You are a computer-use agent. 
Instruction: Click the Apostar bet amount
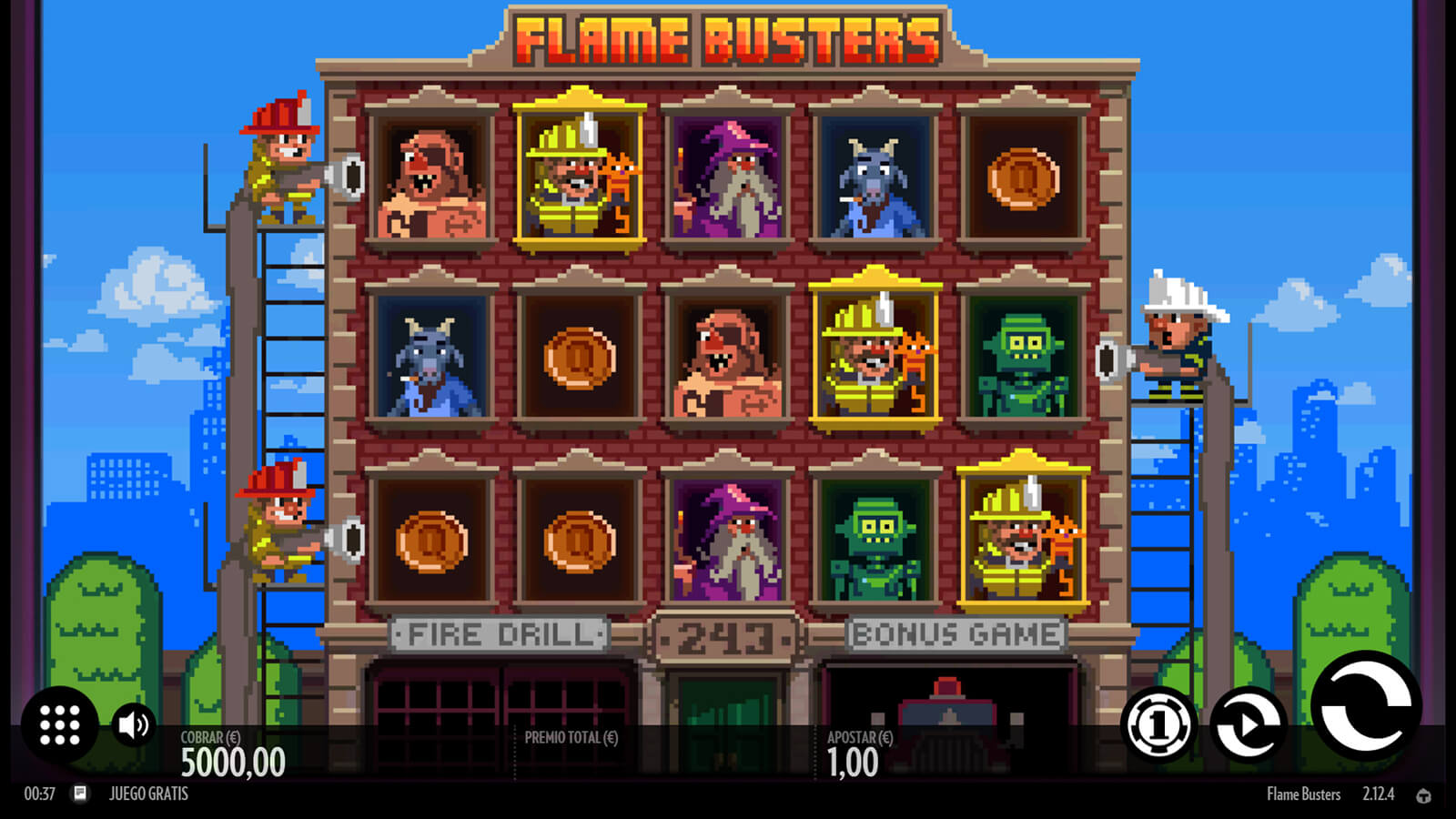[x=854, y=763]
